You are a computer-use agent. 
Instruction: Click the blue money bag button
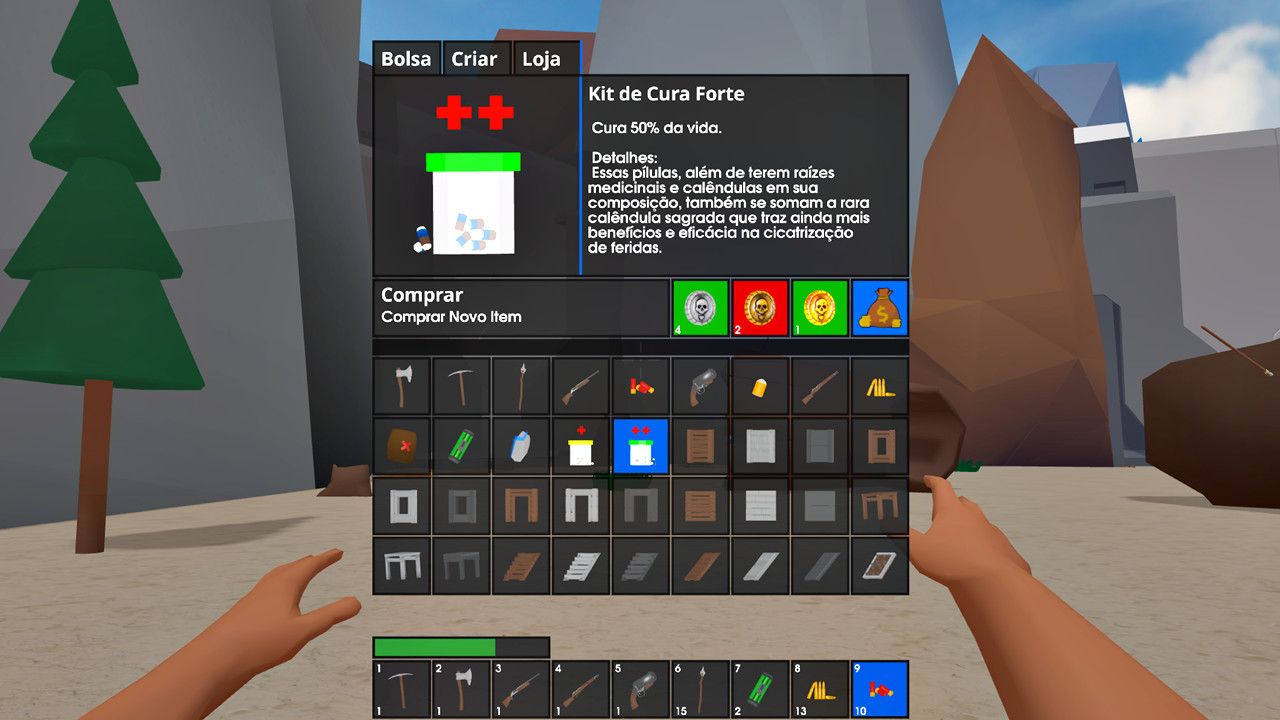point(879,308)
